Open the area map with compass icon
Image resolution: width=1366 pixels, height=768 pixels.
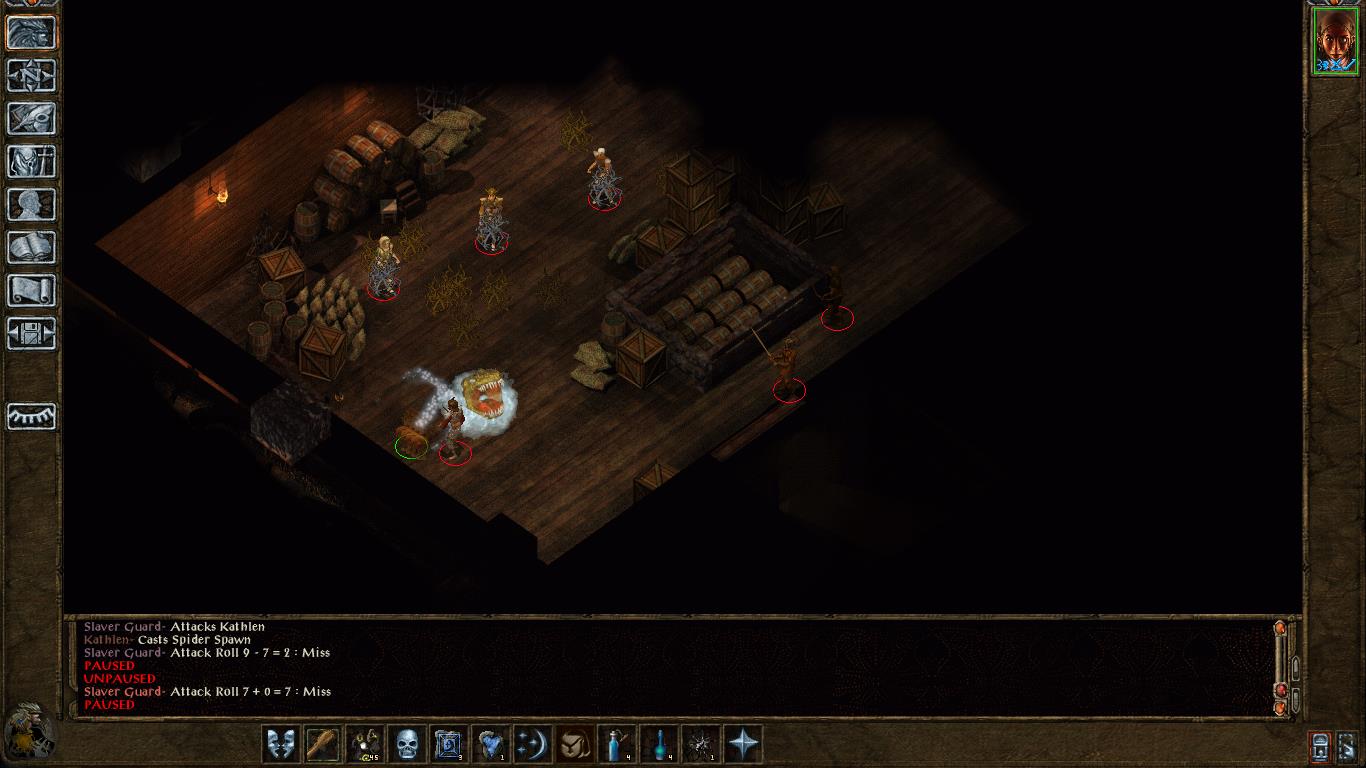point(31,75)
